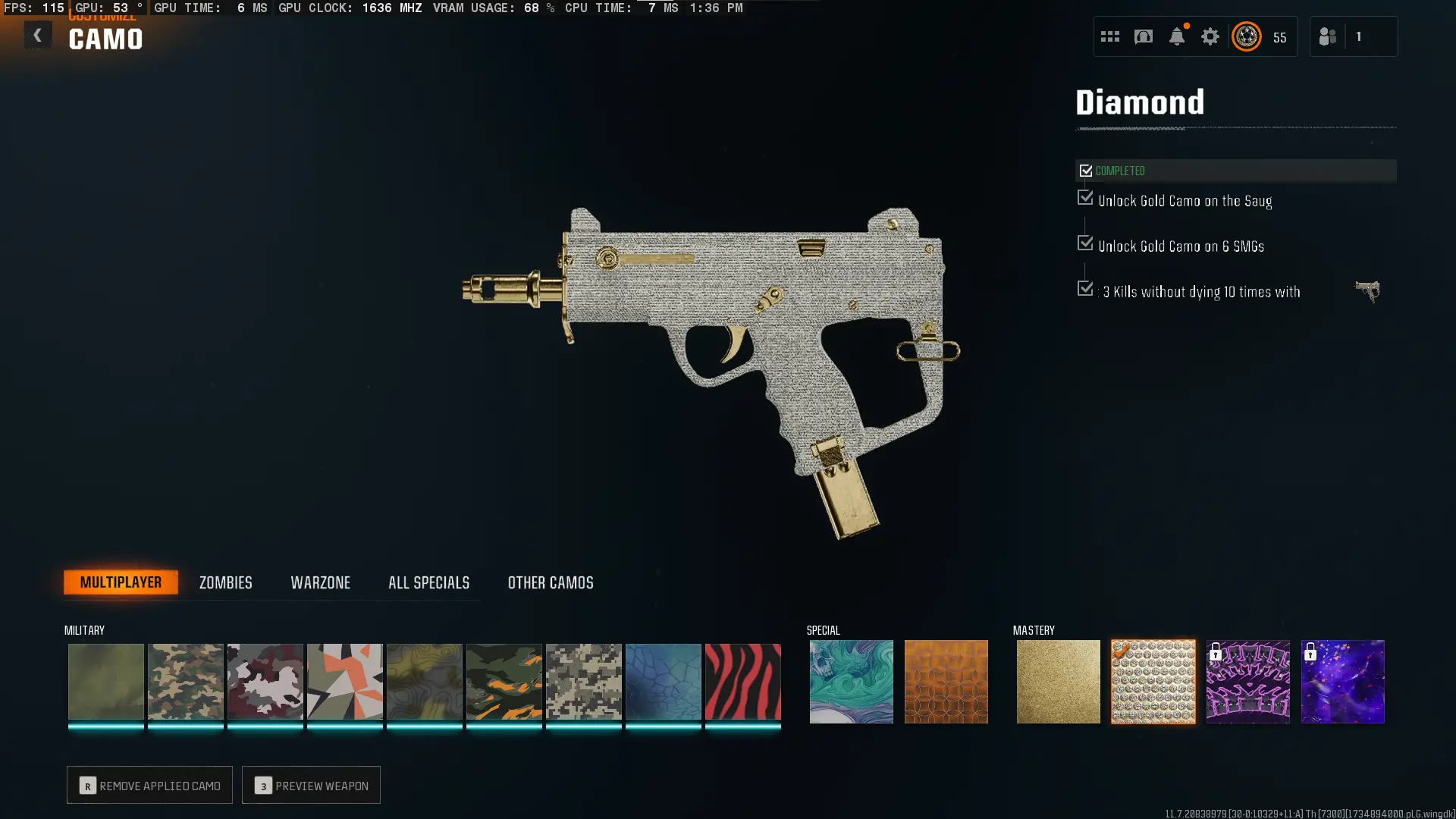Apply the red tiger stripe camo

742,681
